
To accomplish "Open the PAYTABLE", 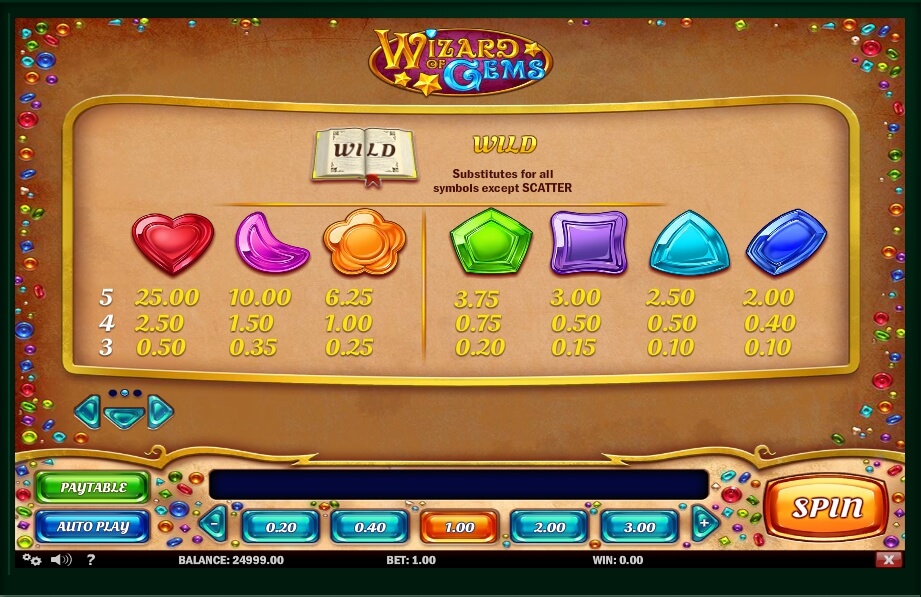I will (x=93, y=488).
